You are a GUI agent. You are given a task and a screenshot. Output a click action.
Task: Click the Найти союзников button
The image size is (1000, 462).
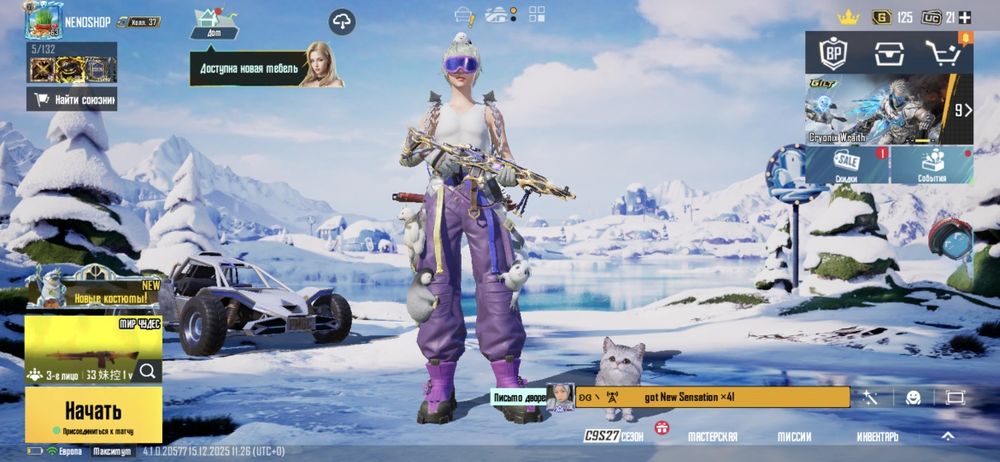(x=73, y=99)
